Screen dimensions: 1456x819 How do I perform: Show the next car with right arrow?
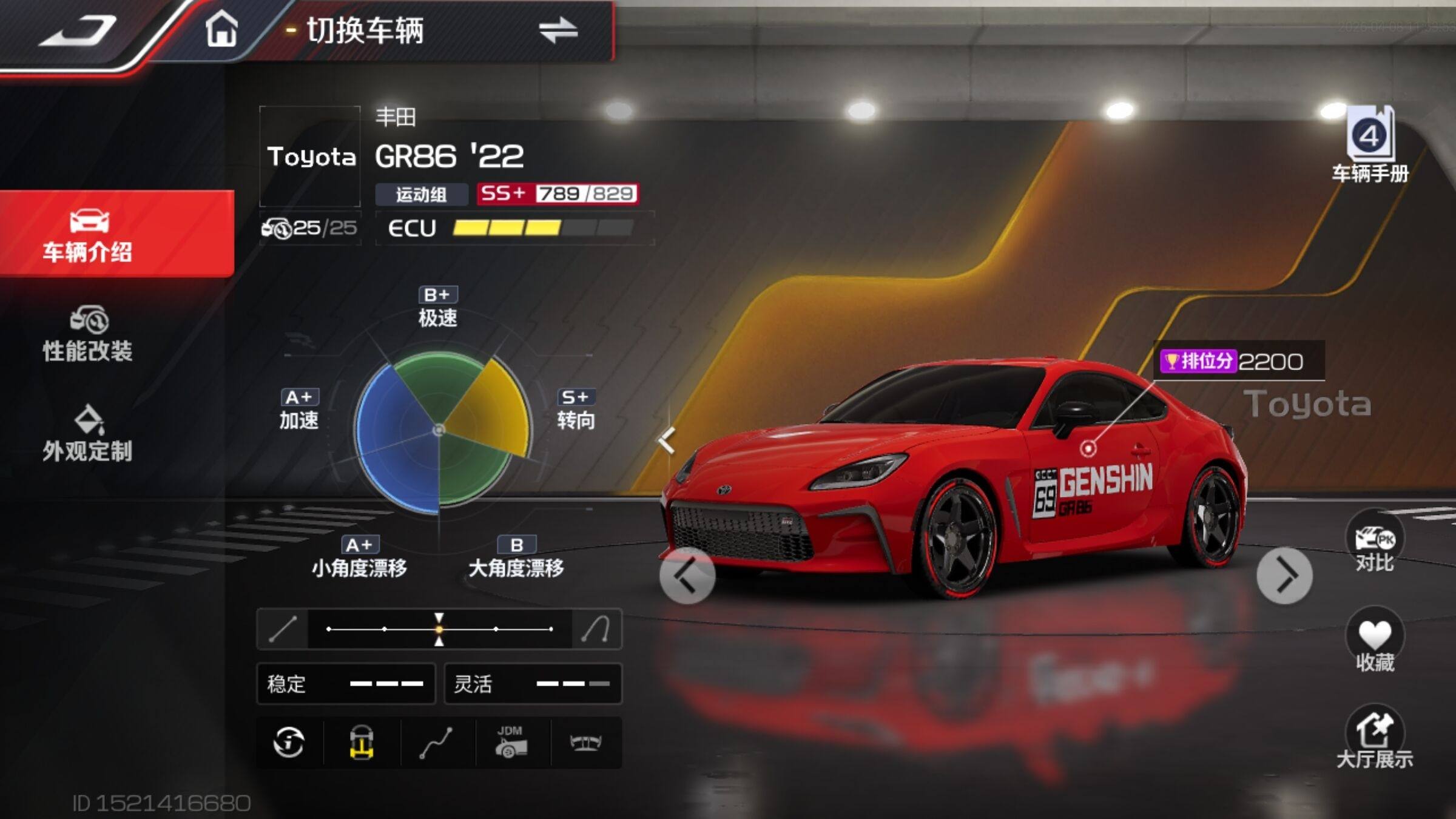1284,576
